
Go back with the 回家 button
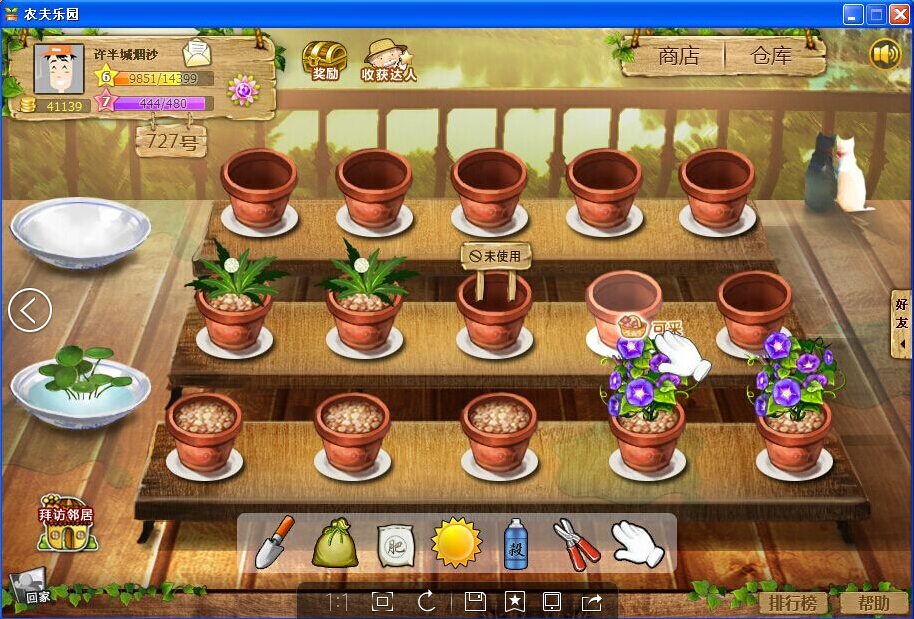pos(30,588)
